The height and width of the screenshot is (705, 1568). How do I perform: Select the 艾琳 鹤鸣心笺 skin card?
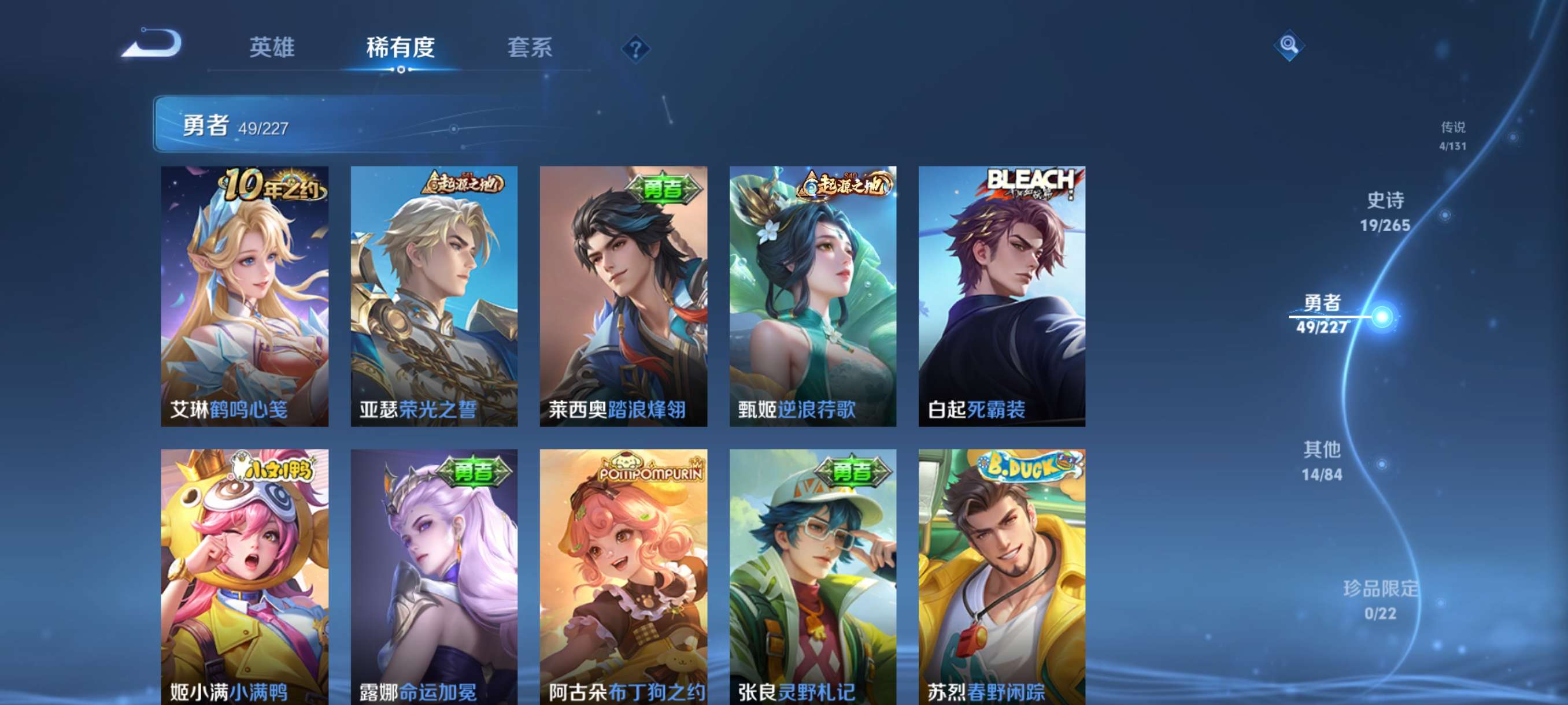point(245,296)
